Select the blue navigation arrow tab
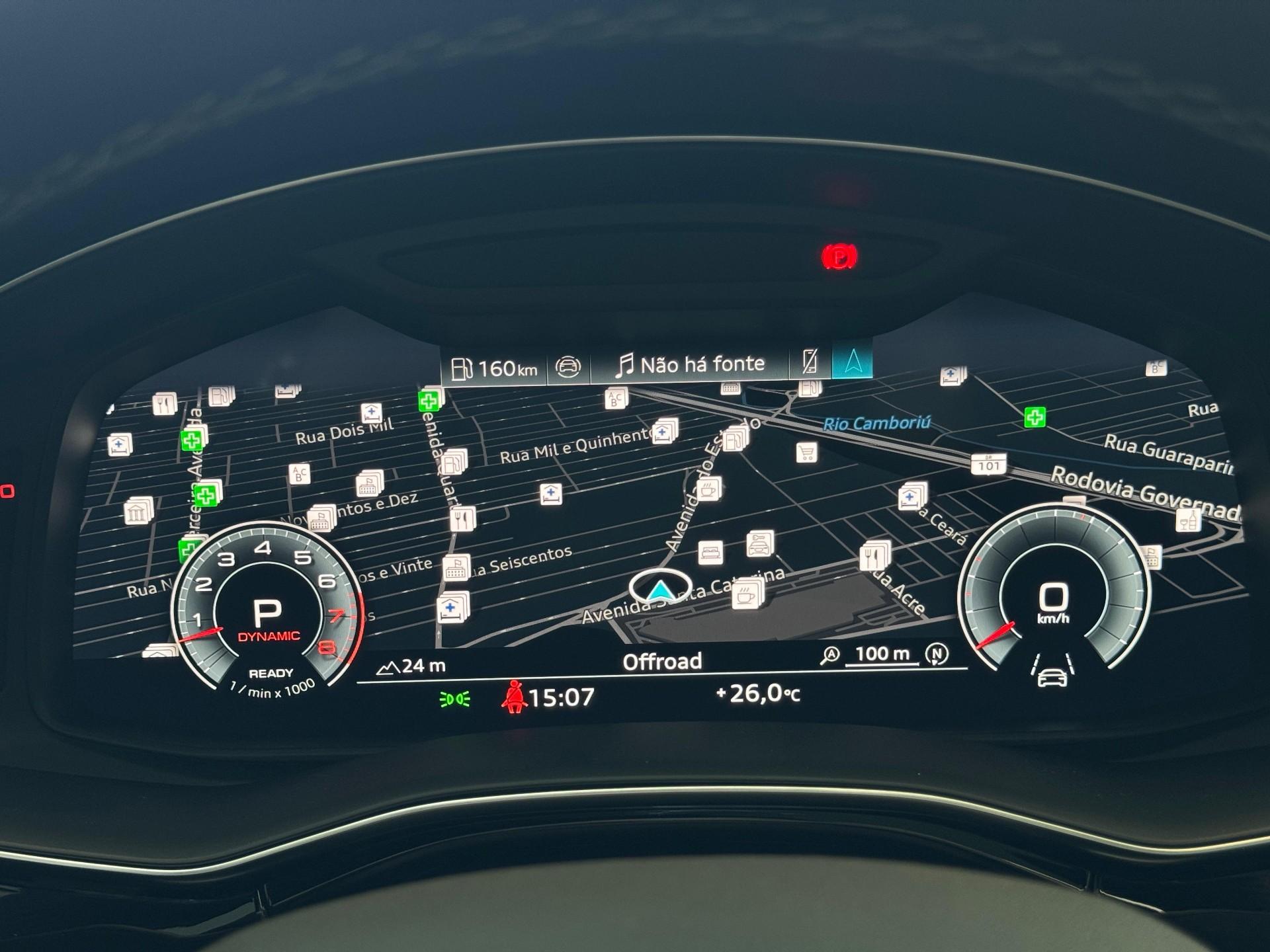Image resolution: width=1270 pixels, height=952 pixels. 852,361
